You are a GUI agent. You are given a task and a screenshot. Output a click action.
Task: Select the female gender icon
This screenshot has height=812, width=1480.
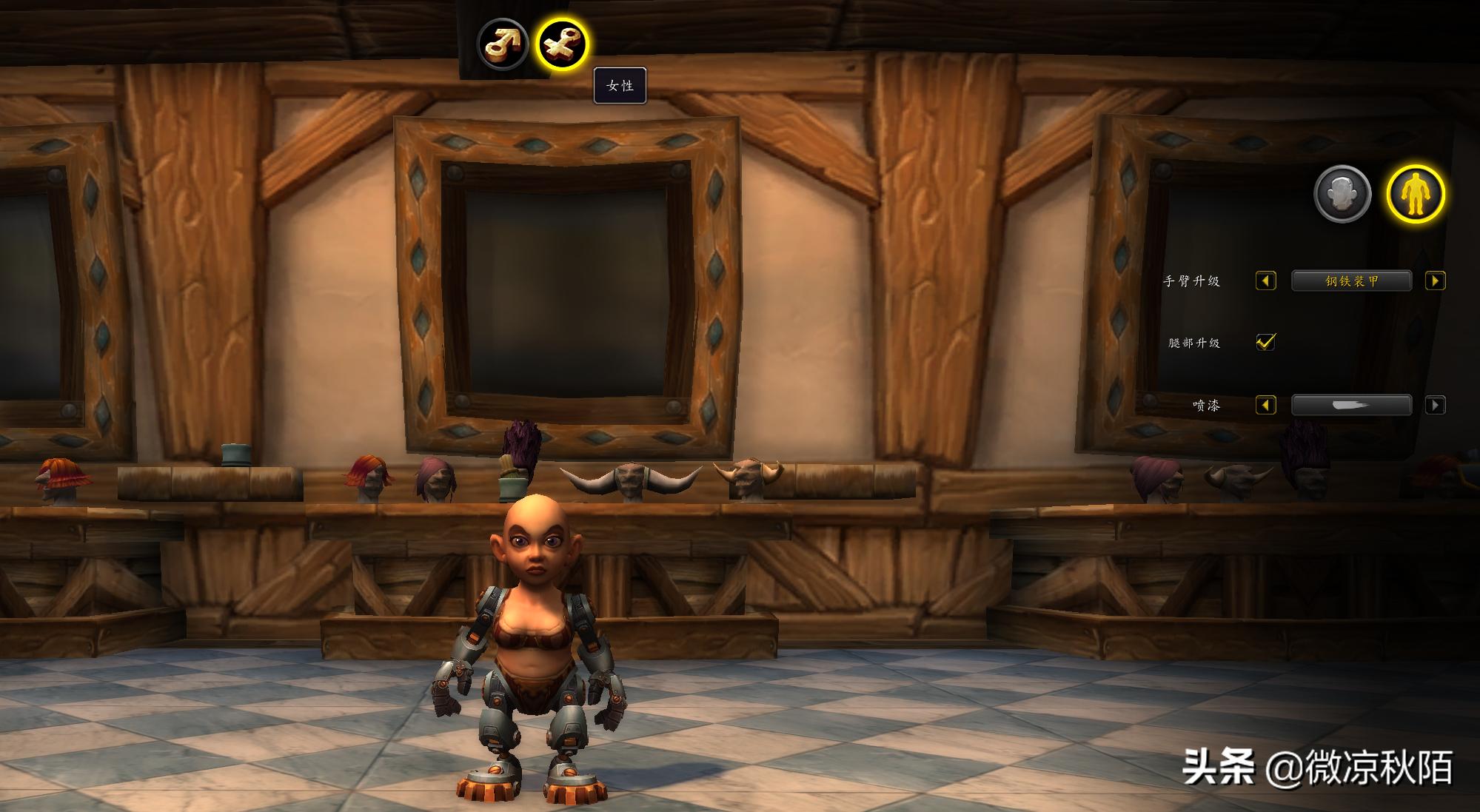(562, 44)
